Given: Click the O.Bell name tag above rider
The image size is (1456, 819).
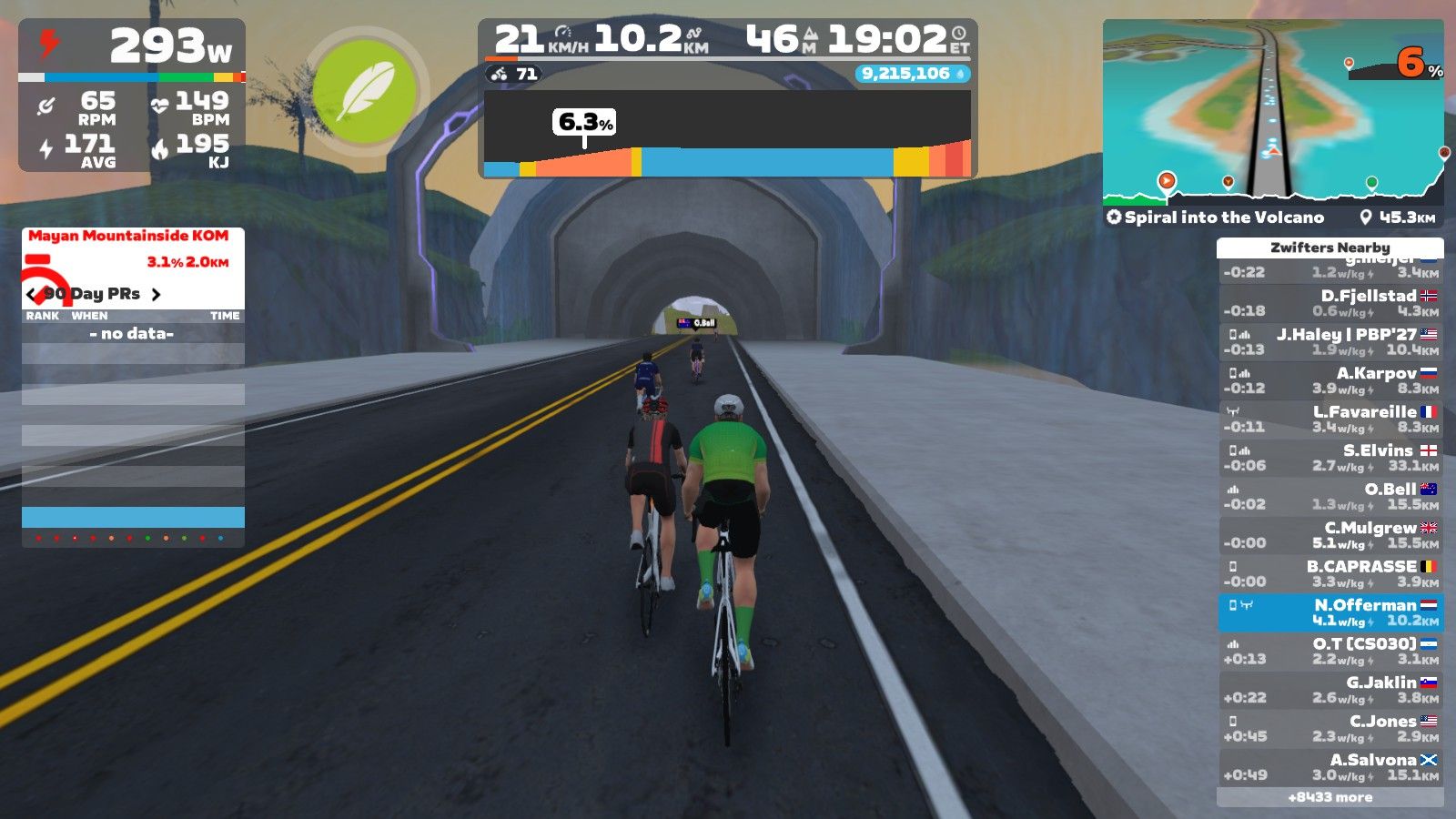Looking at the screenshot, I should click(697, 323).
